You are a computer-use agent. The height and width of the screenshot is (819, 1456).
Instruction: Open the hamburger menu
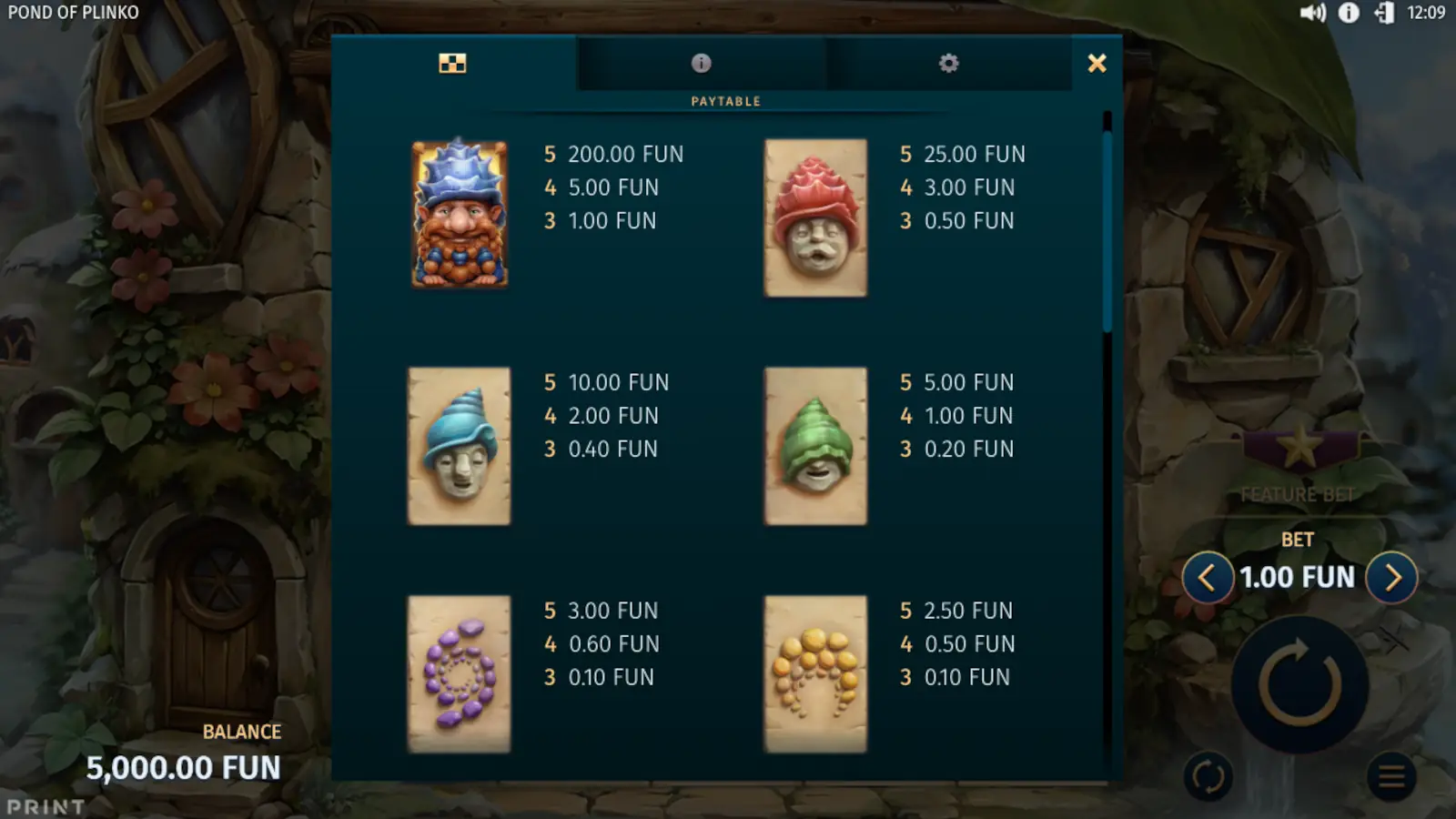coord(1390,777)
